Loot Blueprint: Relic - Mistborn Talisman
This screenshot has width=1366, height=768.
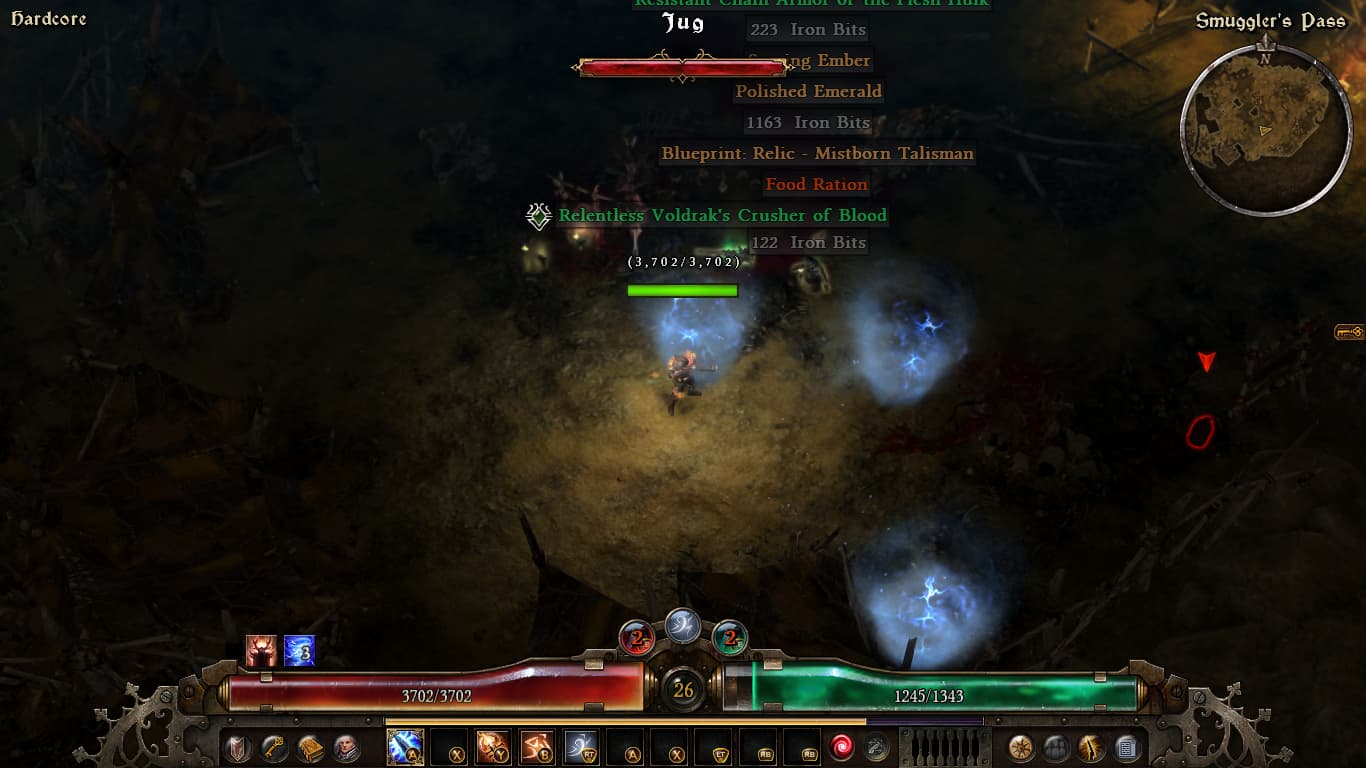tap(817, 153)
